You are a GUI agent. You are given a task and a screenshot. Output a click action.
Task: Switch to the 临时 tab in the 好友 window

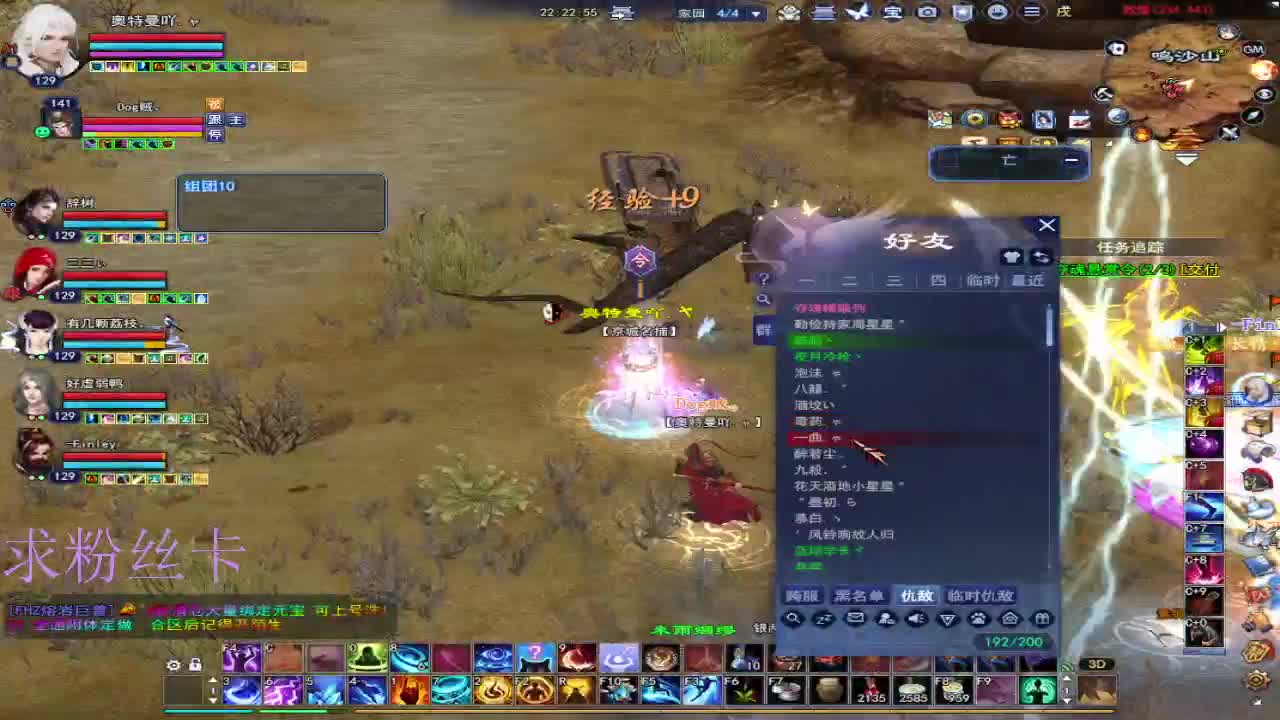pyautogui.click(x=984, y=281)
